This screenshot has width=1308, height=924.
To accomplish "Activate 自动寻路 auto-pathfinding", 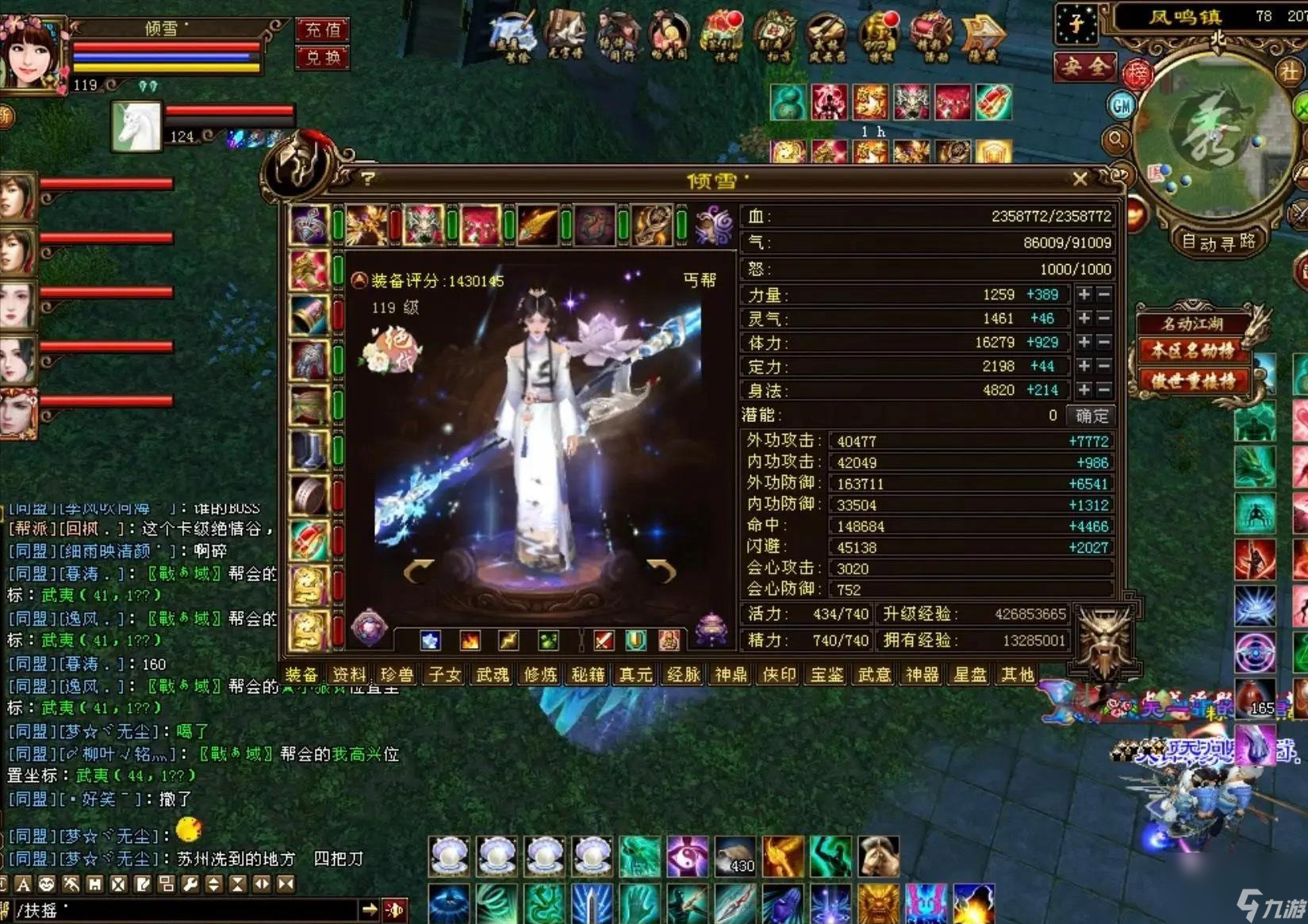I will click(x=1218, y=242).
